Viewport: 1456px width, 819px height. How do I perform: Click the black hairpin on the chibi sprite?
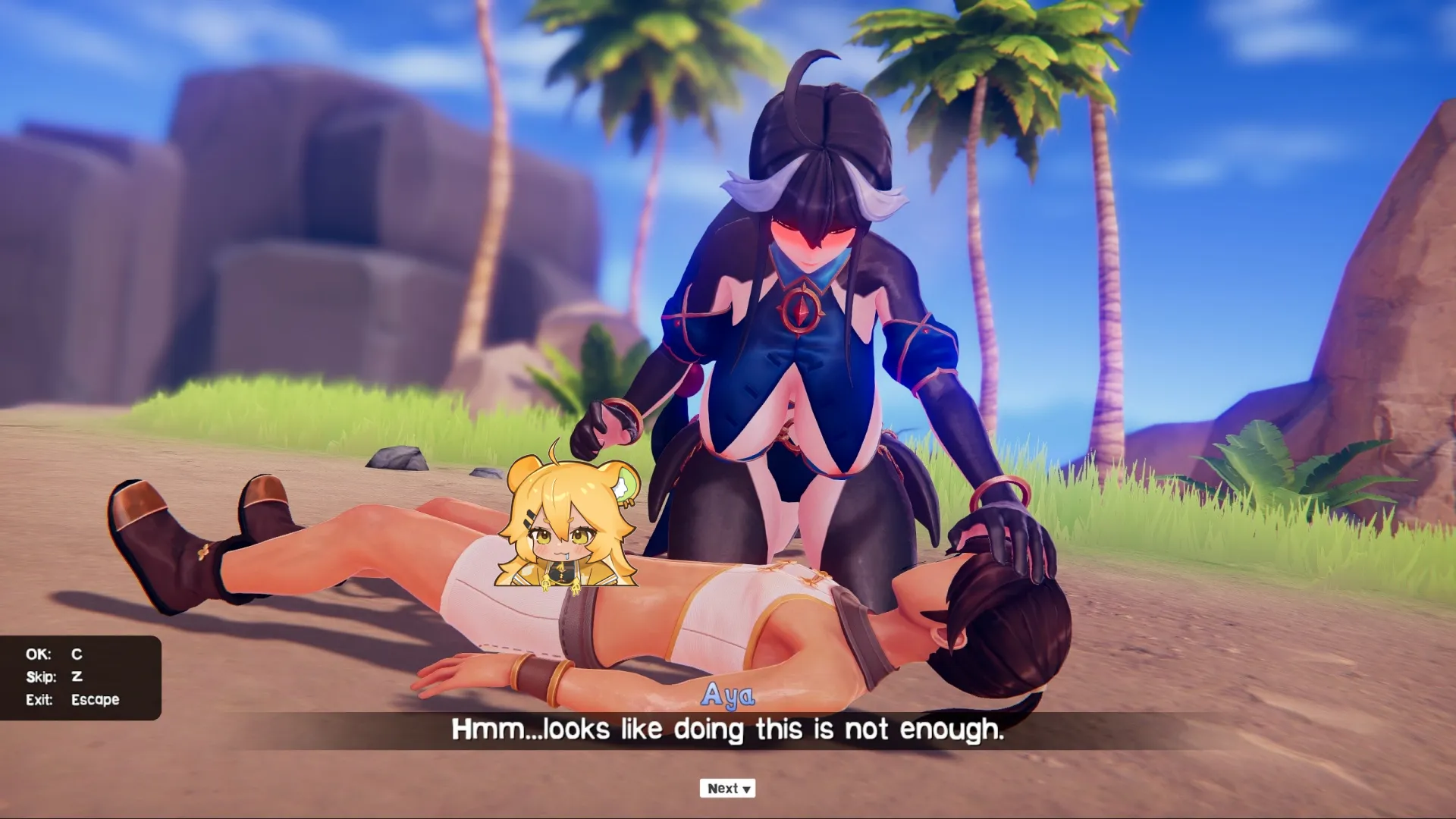point(528,519)
